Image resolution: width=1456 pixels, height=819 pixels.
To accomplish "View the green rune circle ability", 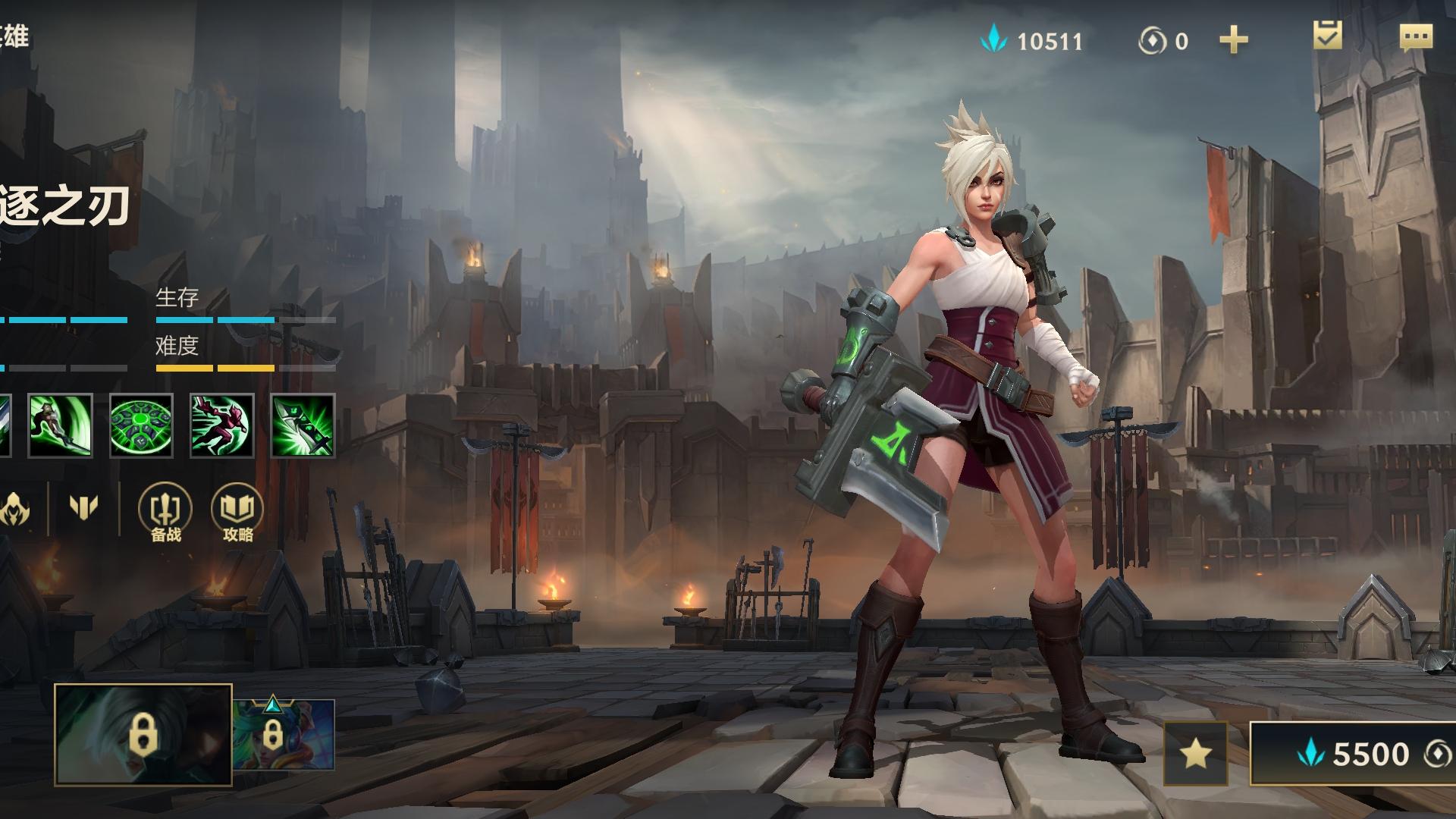I will click(x=141, y=425).
